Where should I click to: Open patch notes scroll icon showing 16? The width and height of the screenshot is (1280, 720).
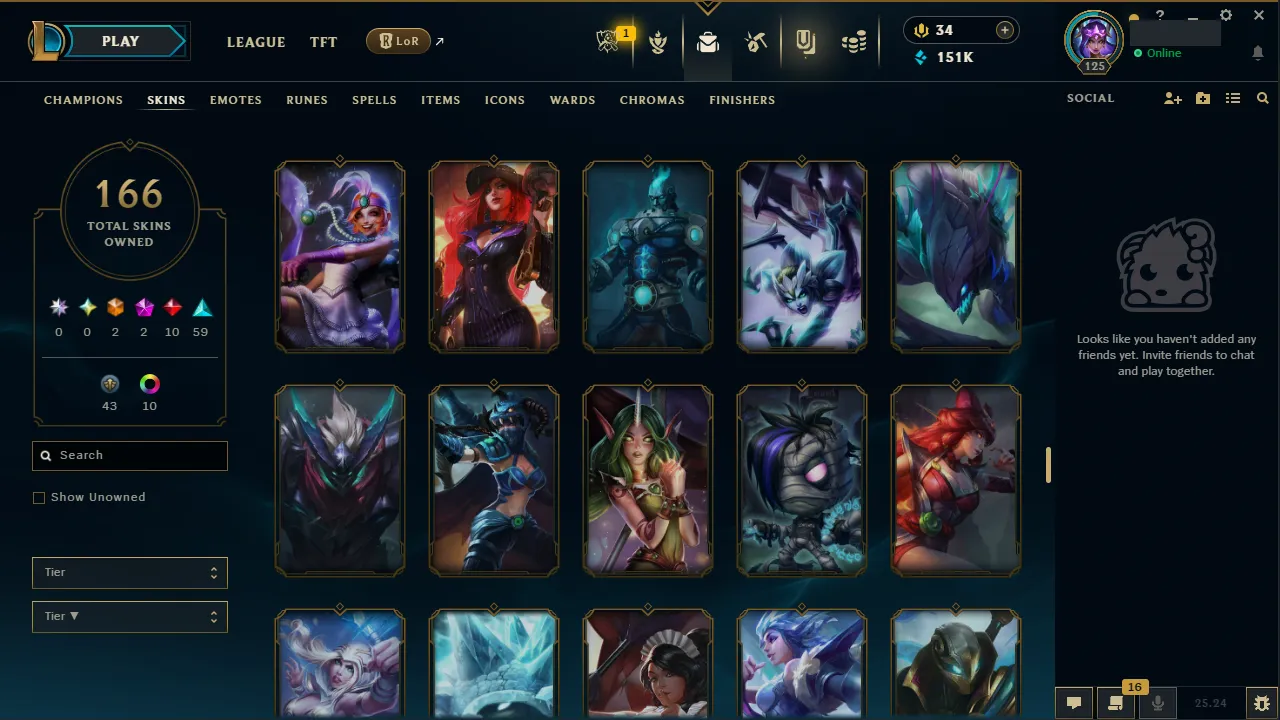pyautogui.click(x=1114, y=703)
